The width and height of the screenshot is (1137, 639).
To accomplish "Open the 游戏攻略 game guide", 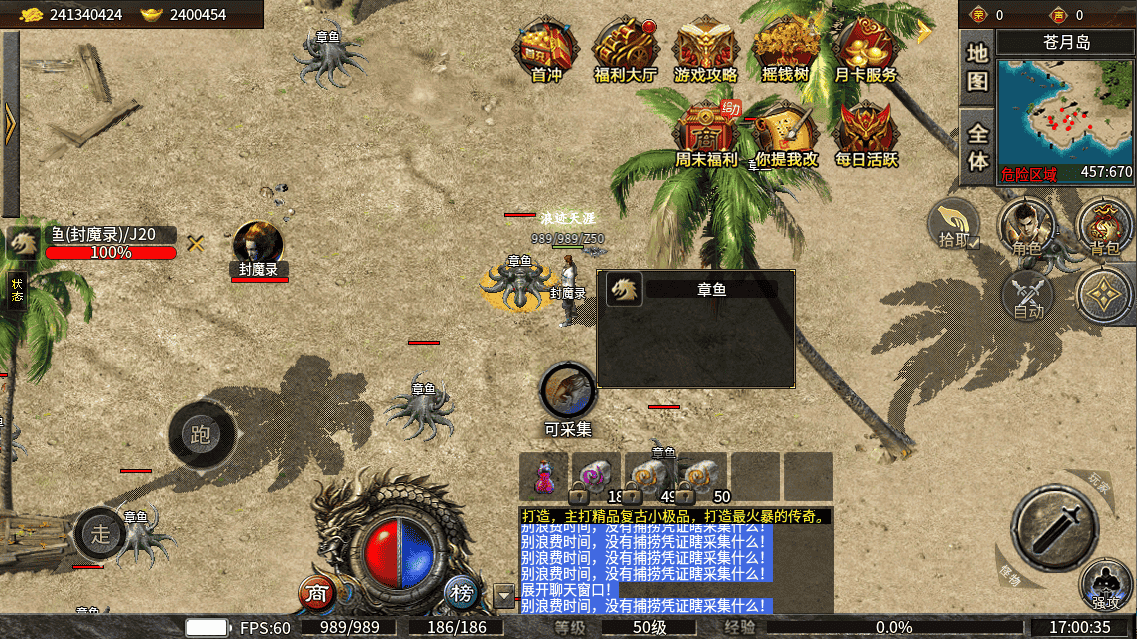I will coord(705,49).
